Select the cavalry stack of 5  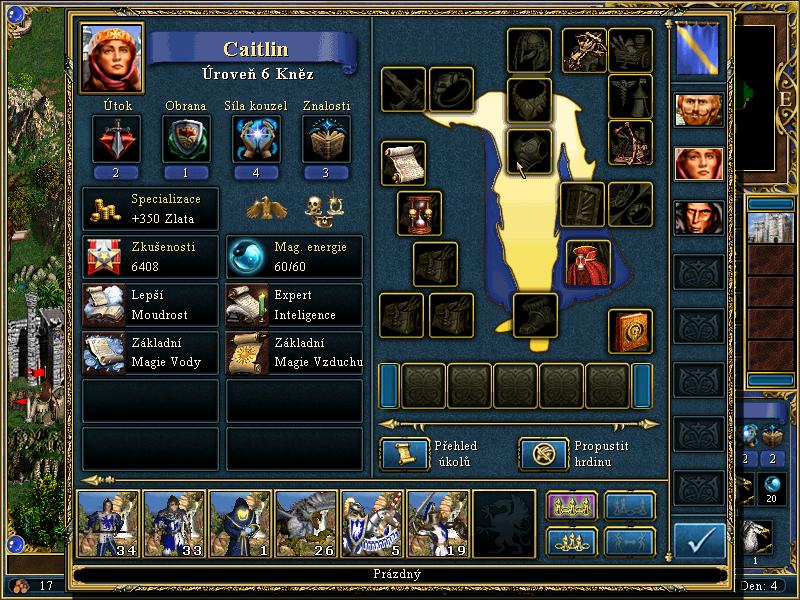click(x=372, y=522)
